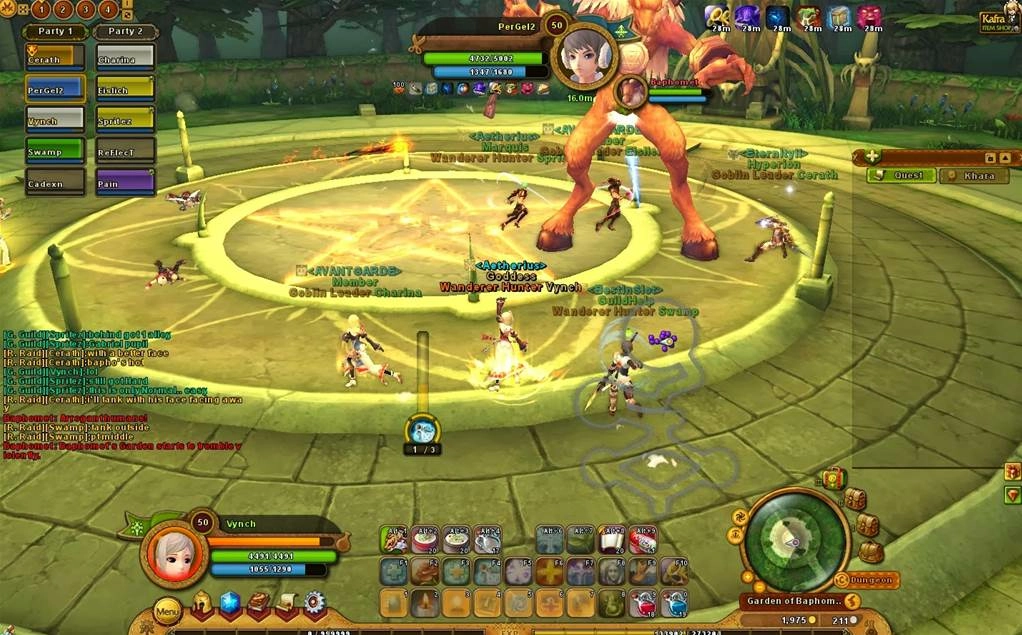The image size is (1022, 635).
Task: Switch to raid group number 4
Action: pos(107,10)
